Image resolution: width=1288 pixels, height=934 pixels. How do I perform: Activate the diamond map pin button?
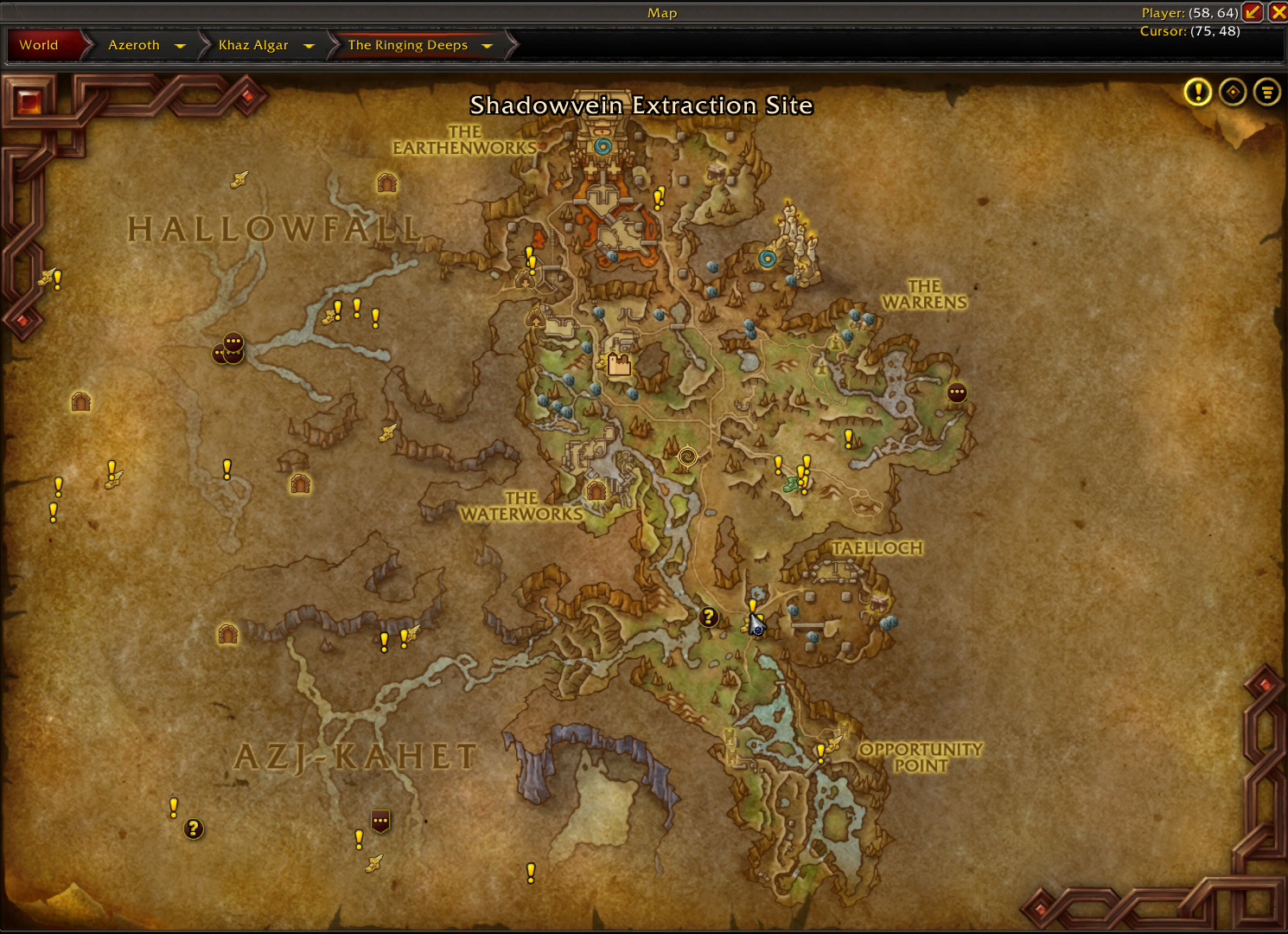1233,91
